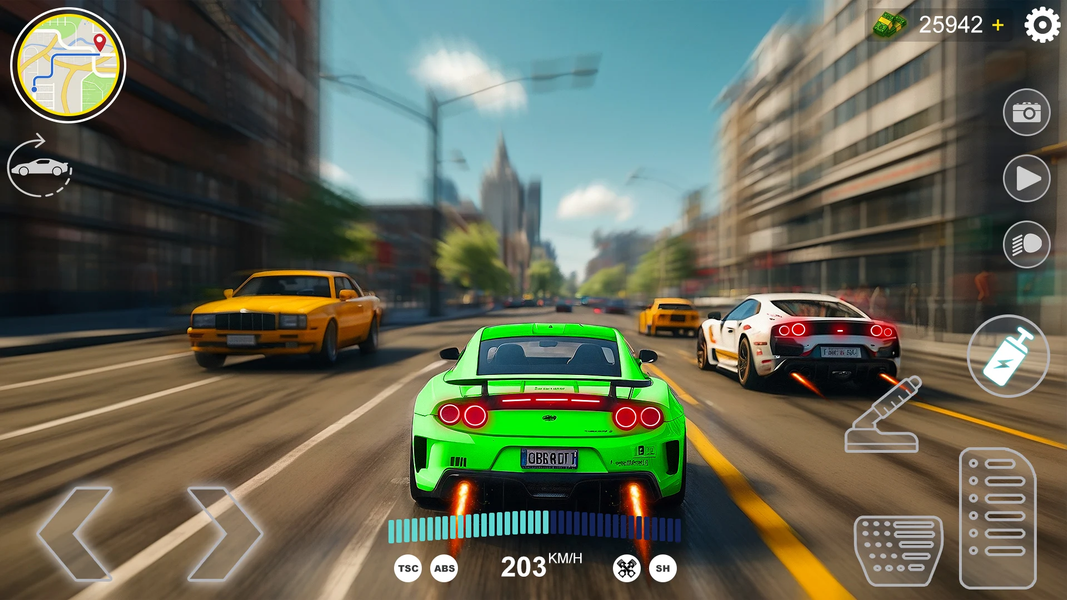This screenshot has height=600, width=1067.
Task: Steer left with the left arrow
Action: 73,533
